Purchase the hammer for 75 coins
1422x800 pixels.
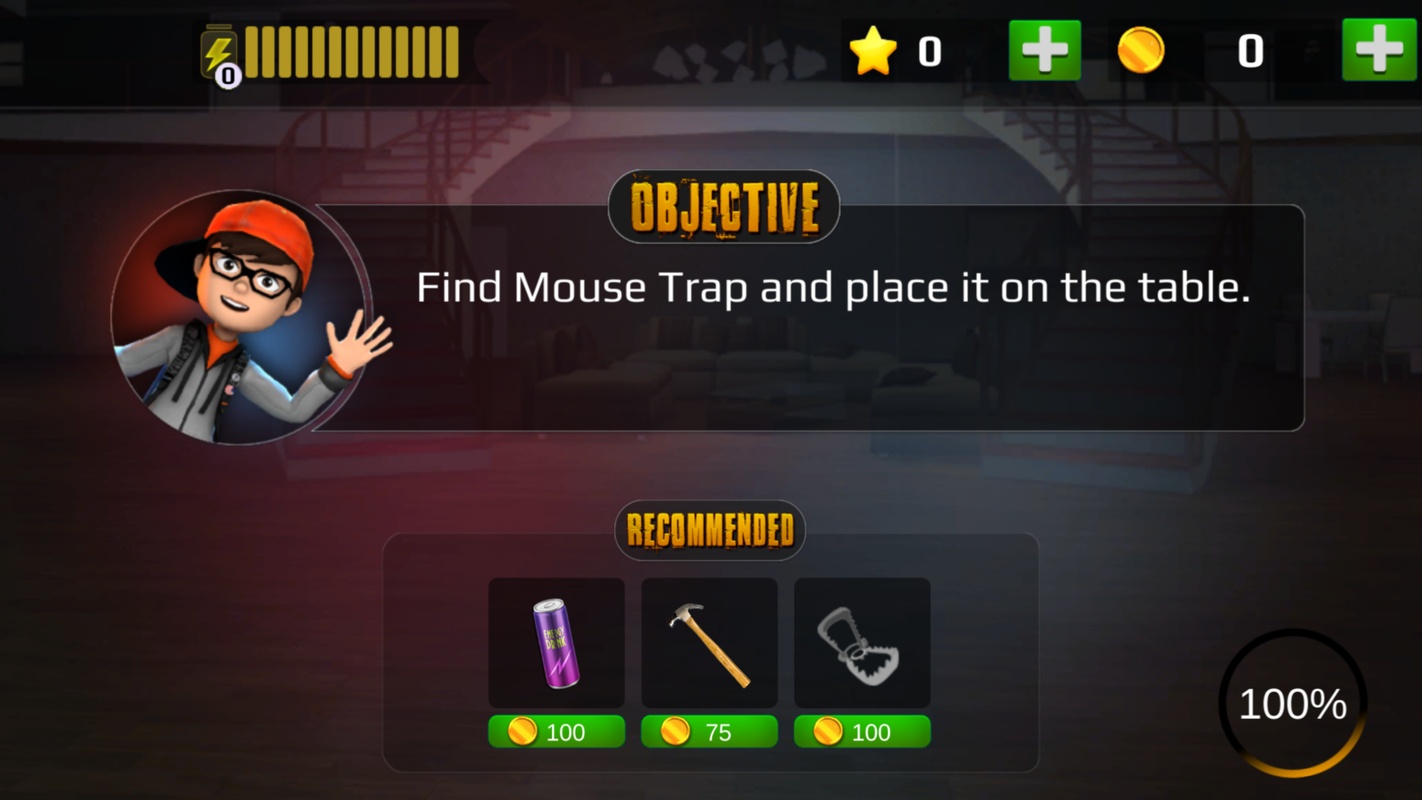click(709, 732)
